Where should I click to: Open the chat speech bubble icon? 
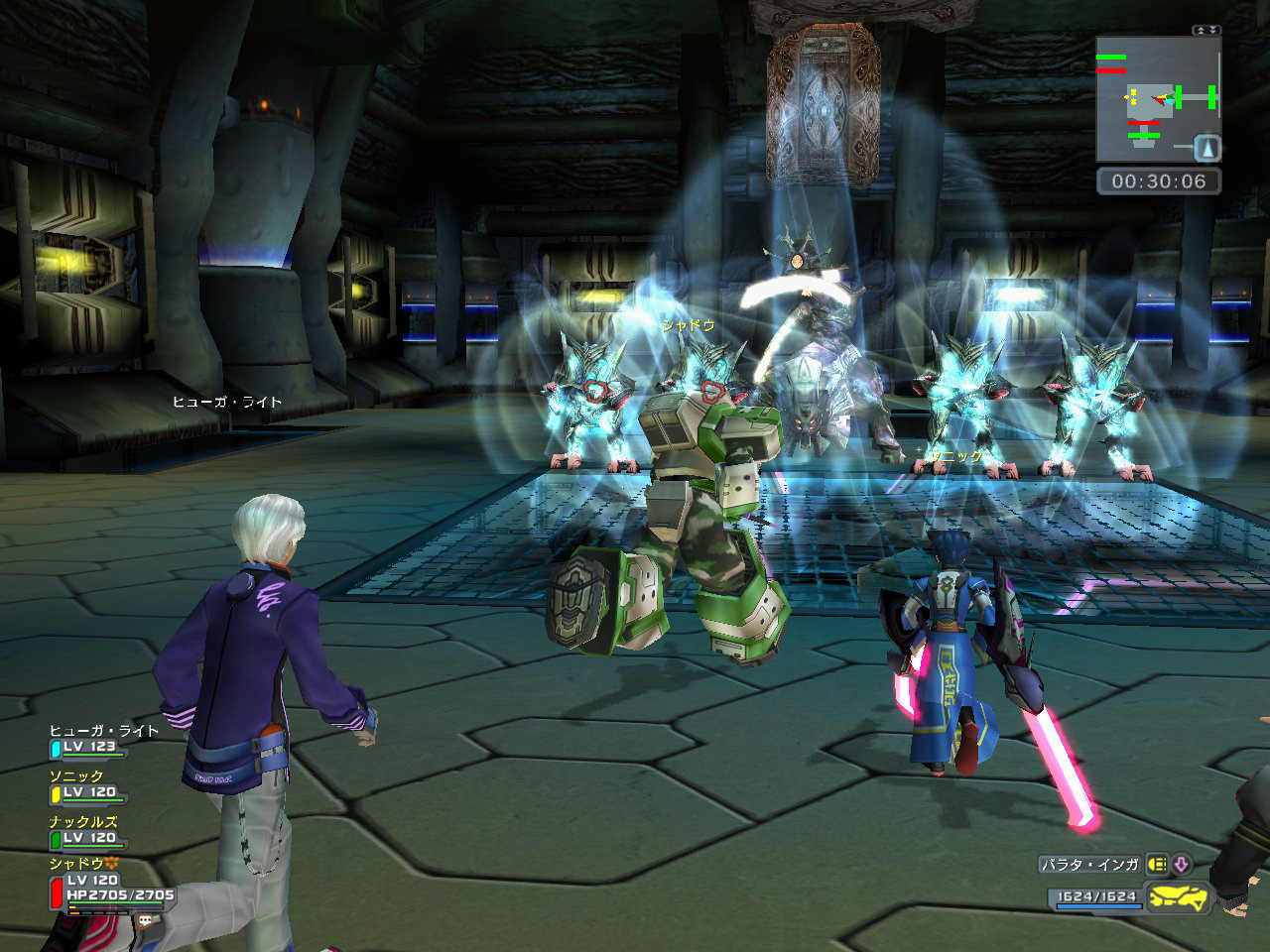click(146, 919)
